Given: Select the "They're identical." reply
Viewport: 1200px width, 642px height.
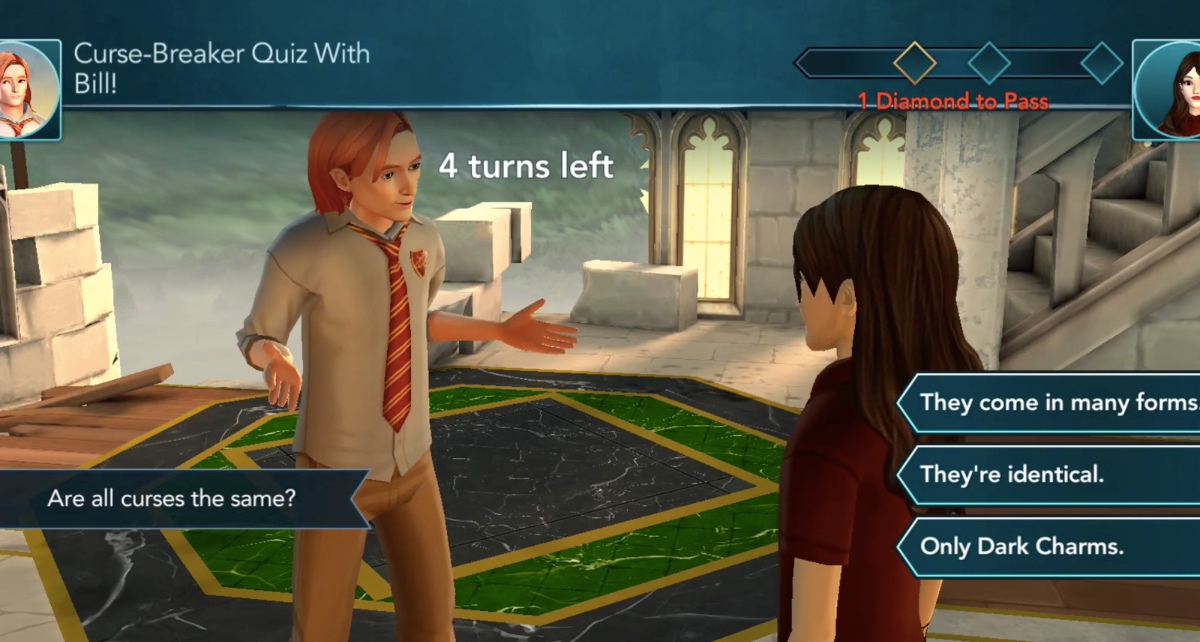Looking at the screenshot, I should coord(1050,474).
